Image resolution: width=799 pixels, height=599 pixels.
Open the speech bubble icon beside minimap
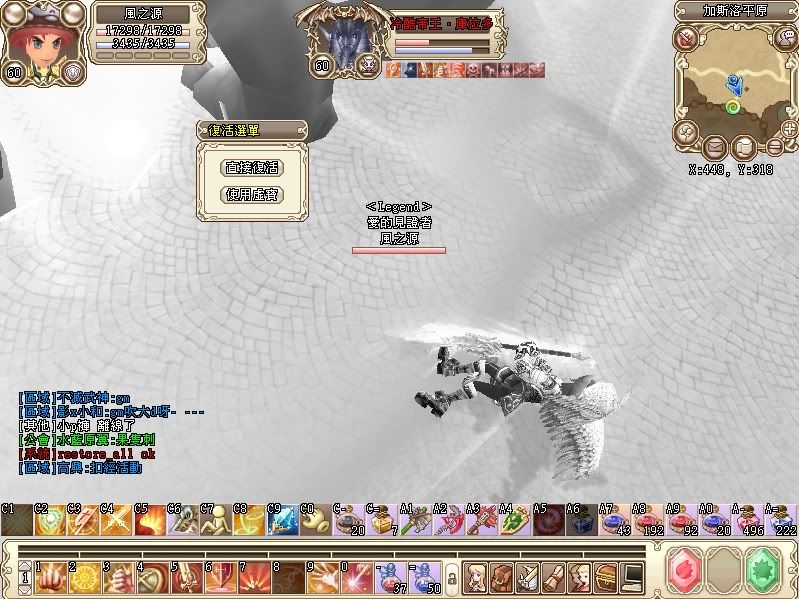pyautogui.click(x=785, y=39)
